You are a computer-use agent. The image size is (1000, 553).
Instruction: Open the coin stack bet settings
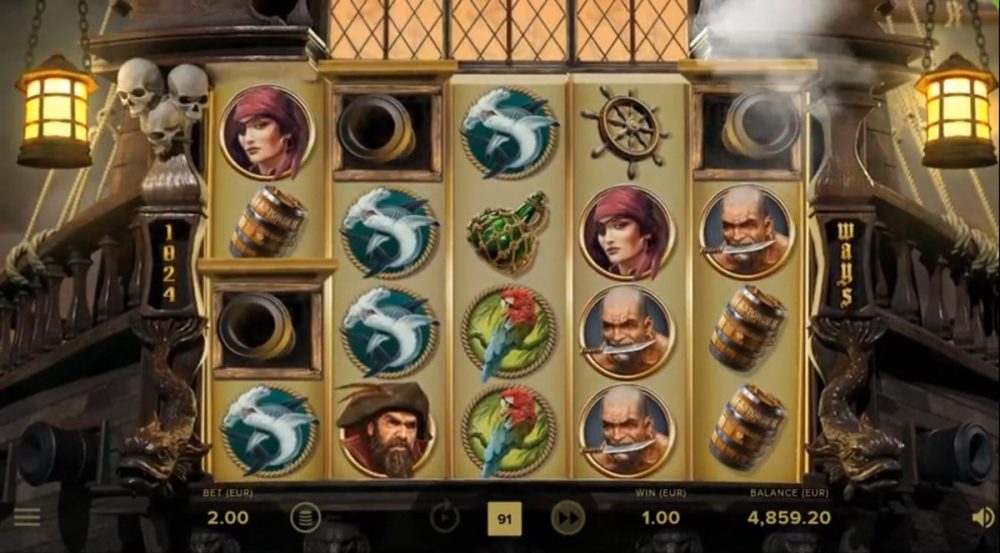[x=305, y=517]
